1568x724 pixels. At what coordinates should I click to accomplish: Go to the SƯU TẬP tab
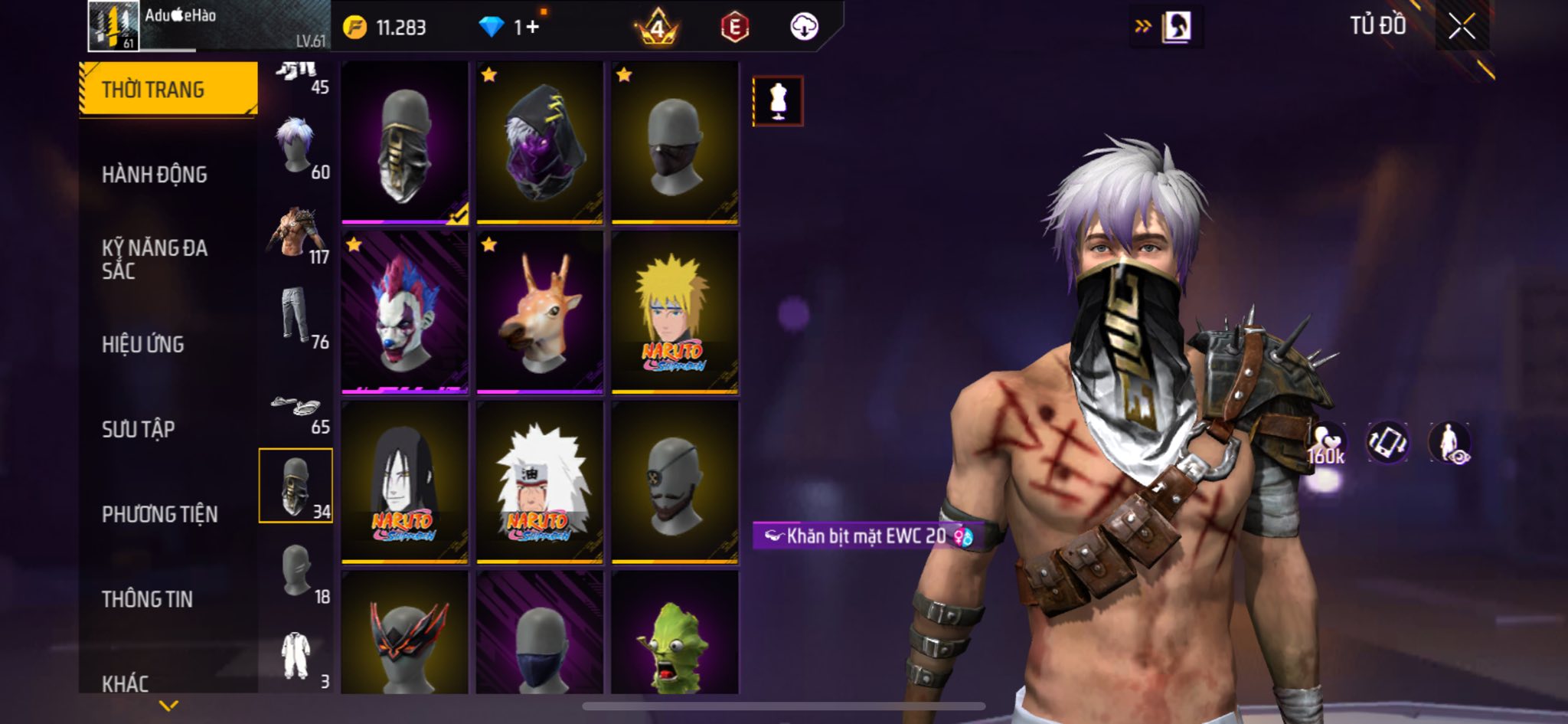pos(139,429)
